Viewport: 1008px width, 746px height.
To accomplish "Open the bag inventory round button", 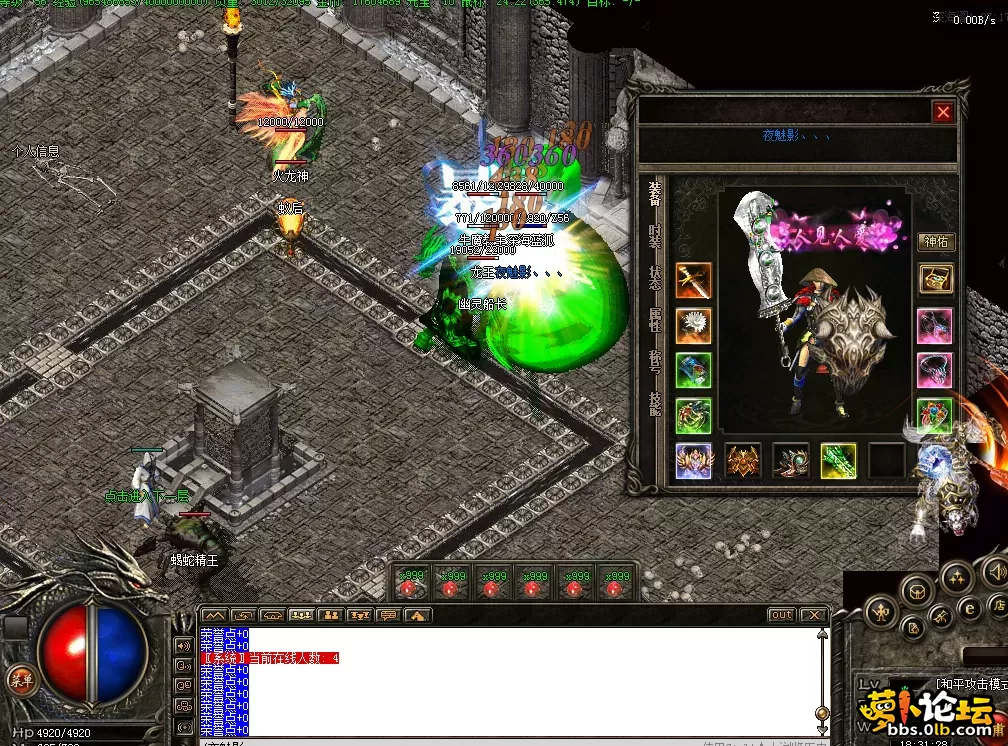I will 917,592.
